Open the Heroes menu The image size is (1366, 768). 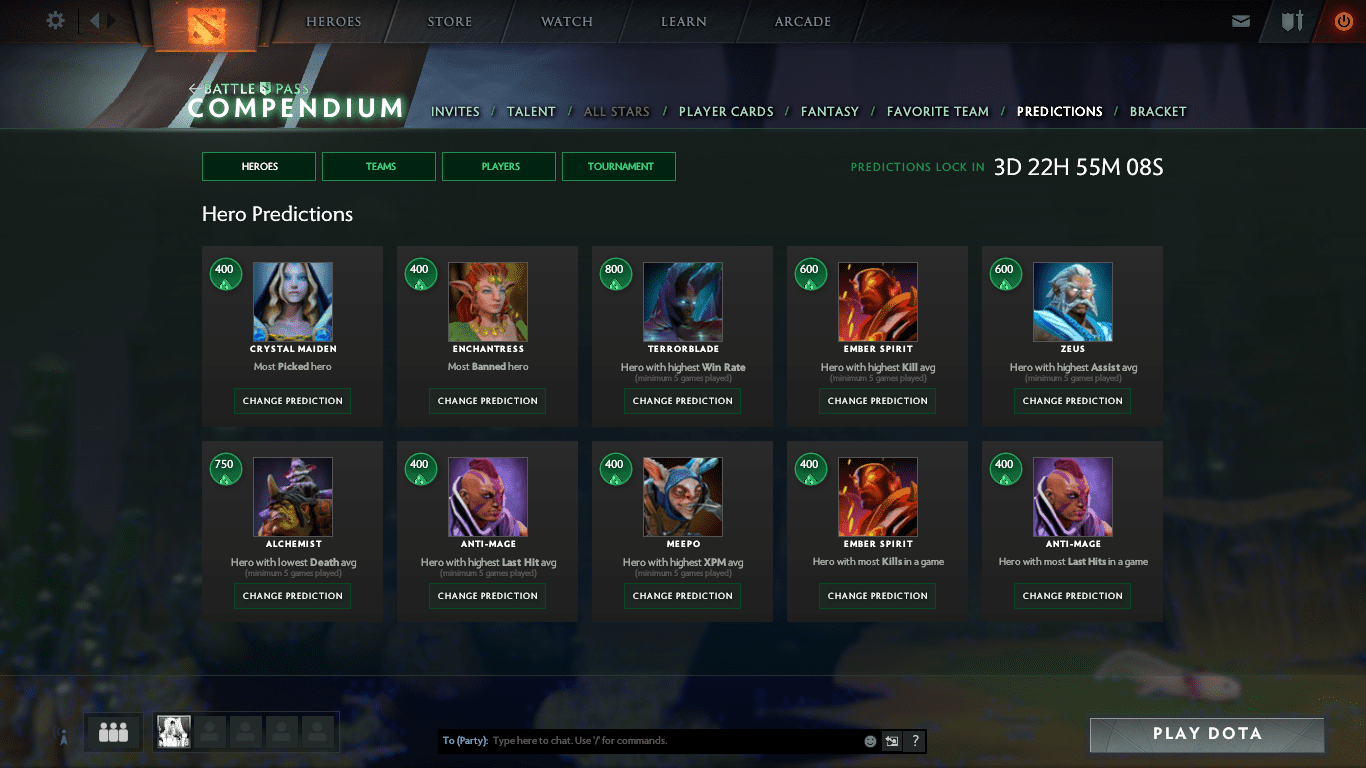pyautogui.click(x=334, y=21)
